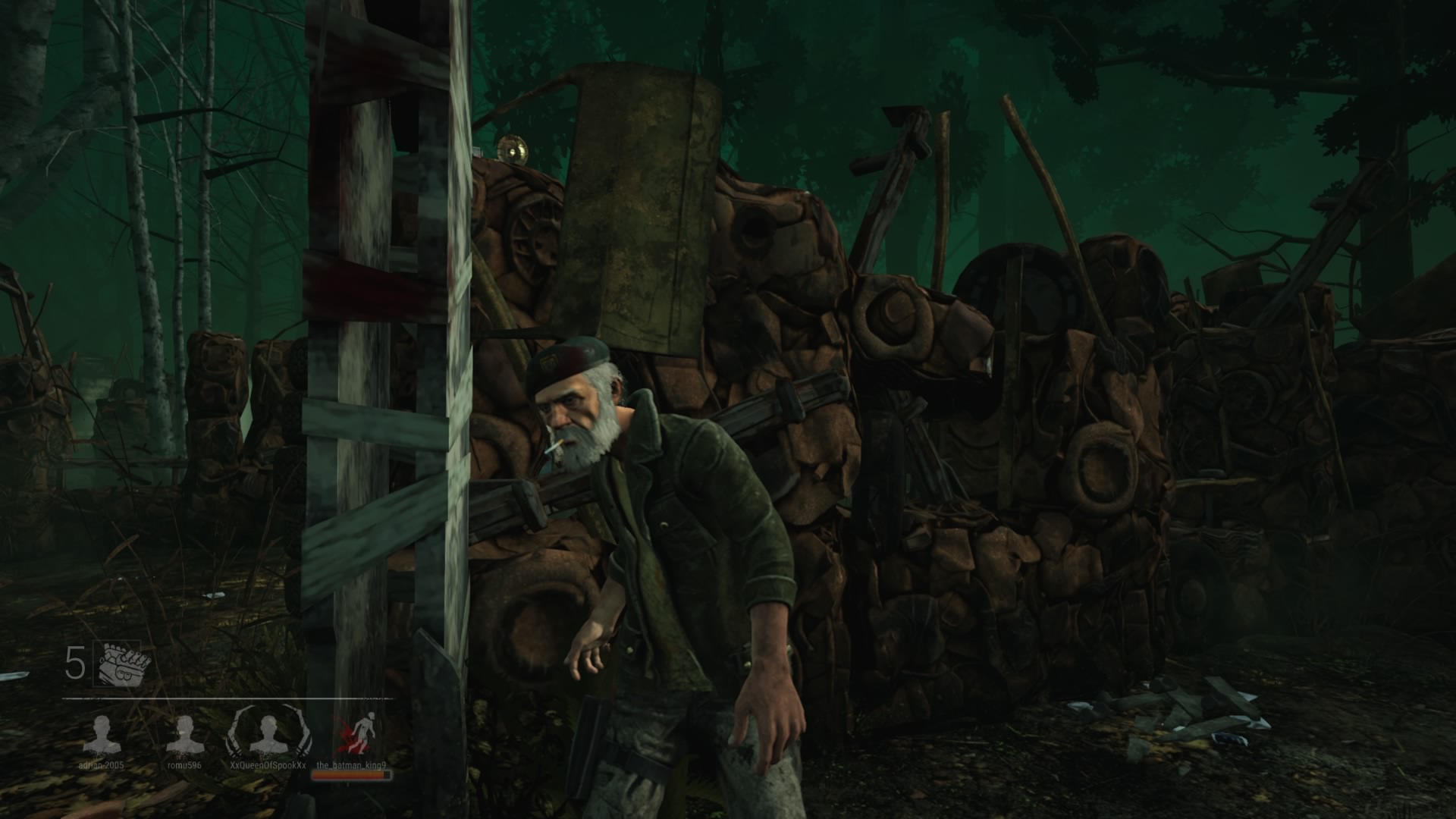This screenshot has width=1456, height=819.
Task: Choose XxQueenOfSpookXx's obsession-marked portrait
Action: tap(267, 733)
